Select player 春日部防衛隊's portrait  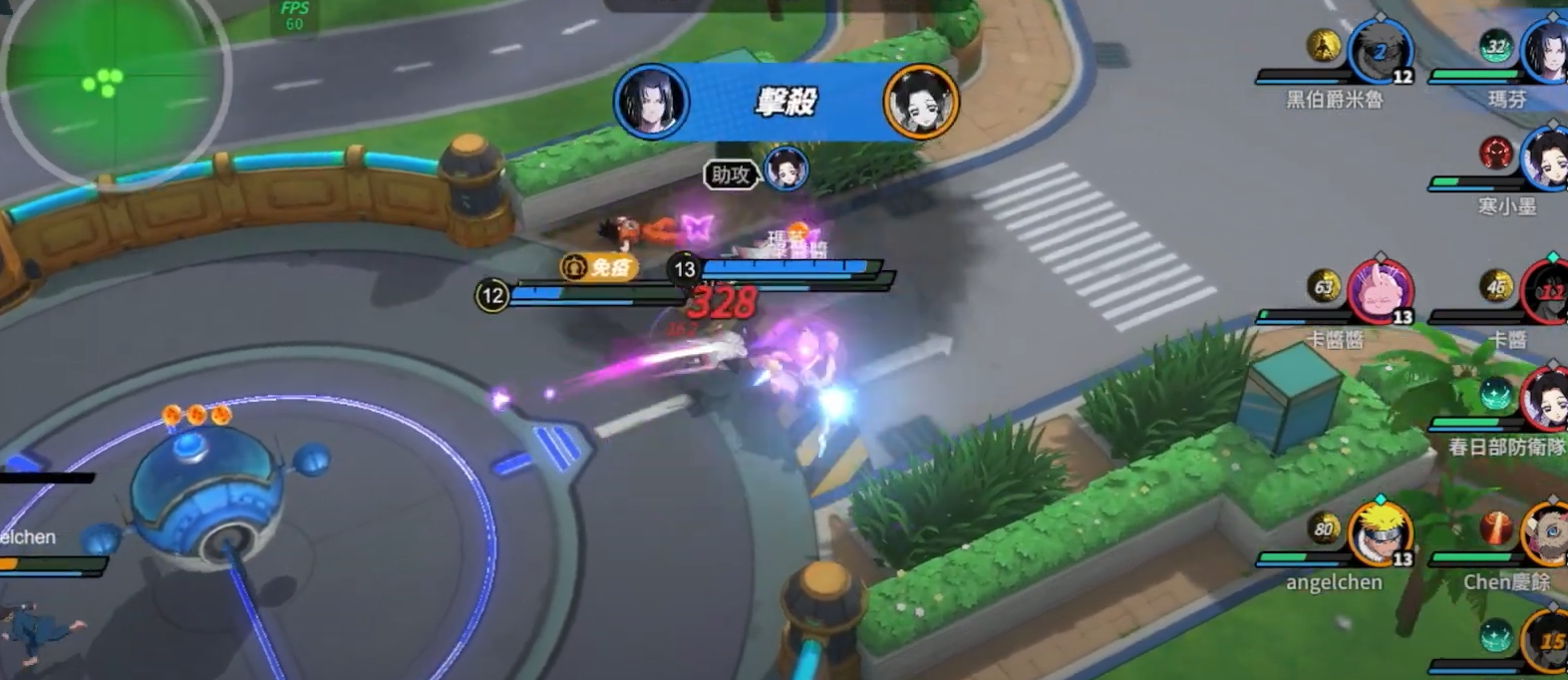pos(1546,399)
